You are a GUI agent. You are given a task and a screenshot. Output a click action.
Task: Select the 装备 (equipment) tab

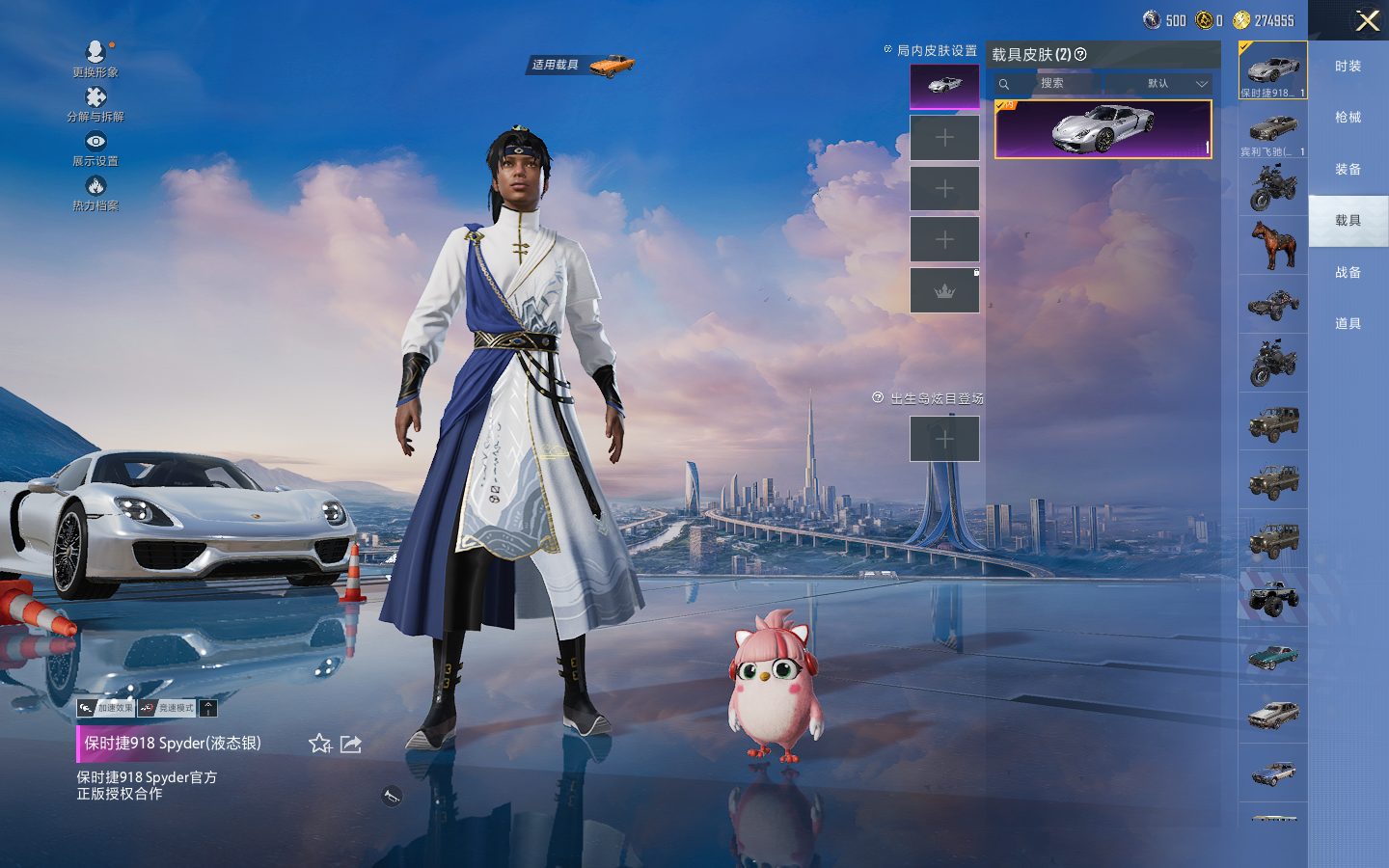[1348, 170]
